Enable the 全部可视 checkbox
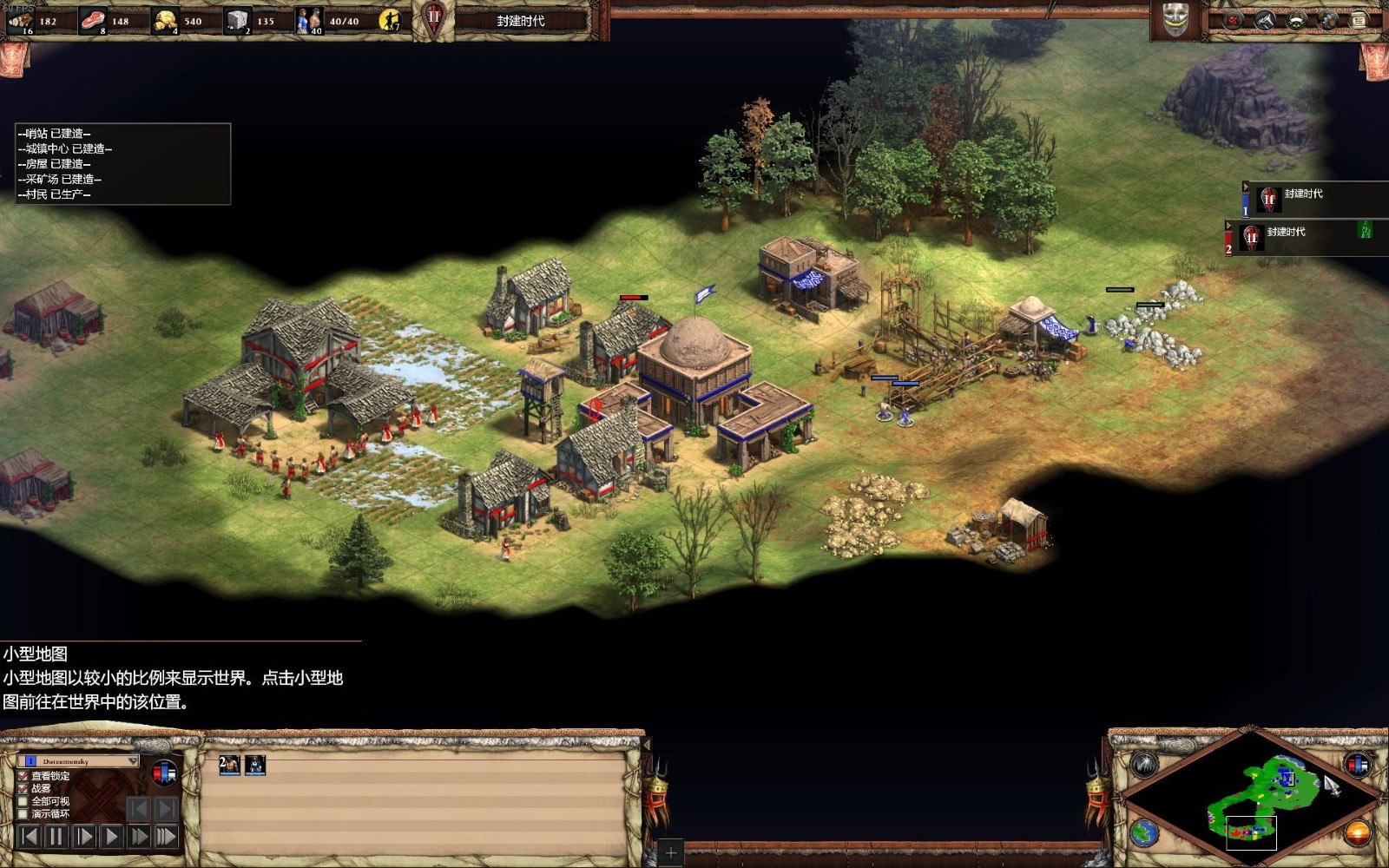Image resolution: width=1389 pixels, height=868 pixels. pyautogui.click(x=23, y=801)
